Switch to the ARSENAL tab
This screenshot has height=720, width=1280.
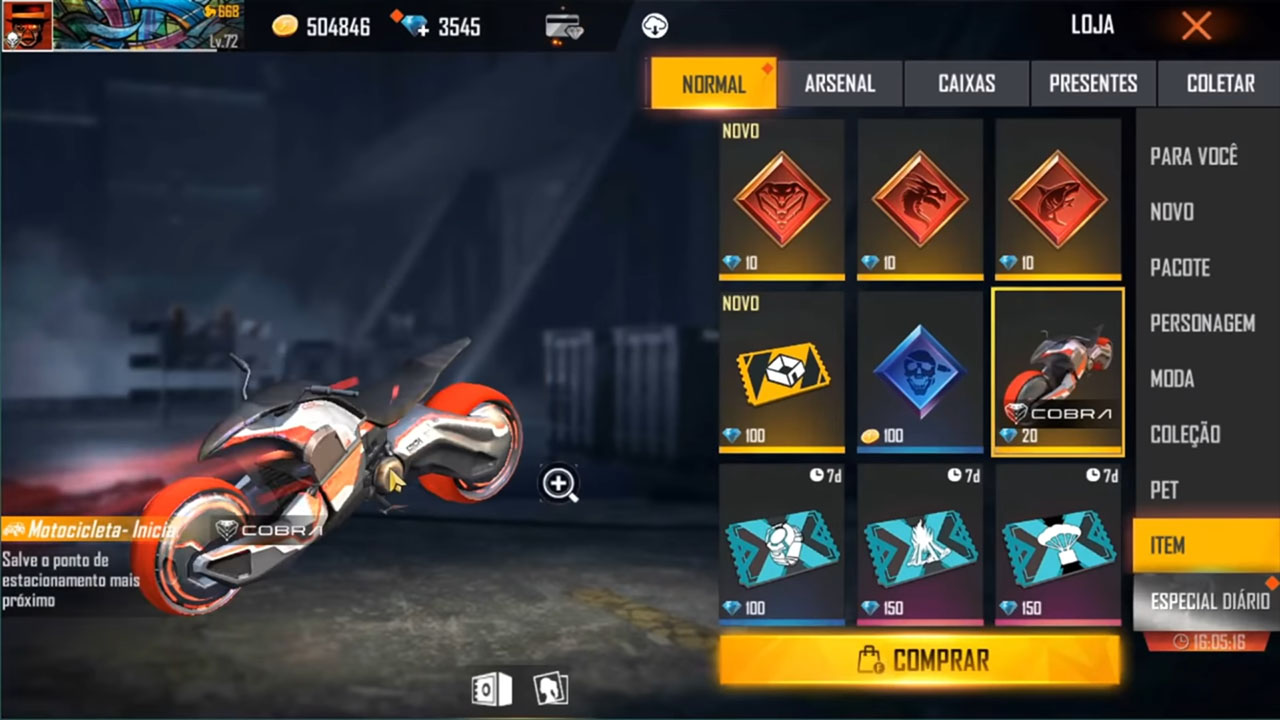coord(841,84)
